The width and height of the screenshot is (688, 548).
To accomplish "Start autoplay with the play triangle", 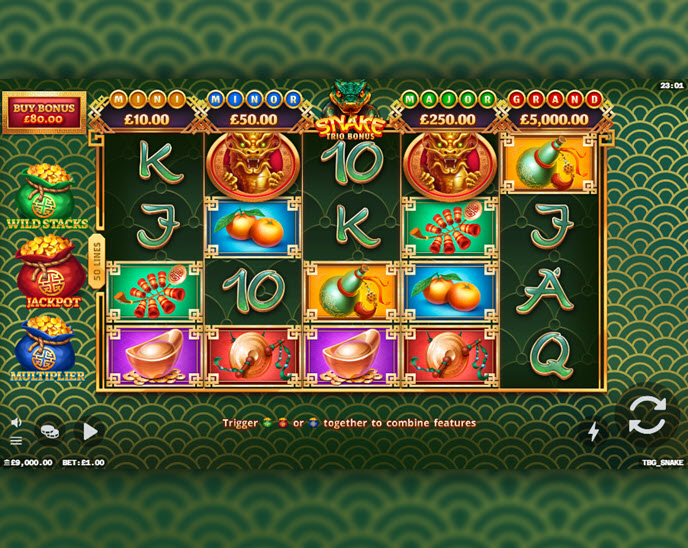I will tap(90, 431).
